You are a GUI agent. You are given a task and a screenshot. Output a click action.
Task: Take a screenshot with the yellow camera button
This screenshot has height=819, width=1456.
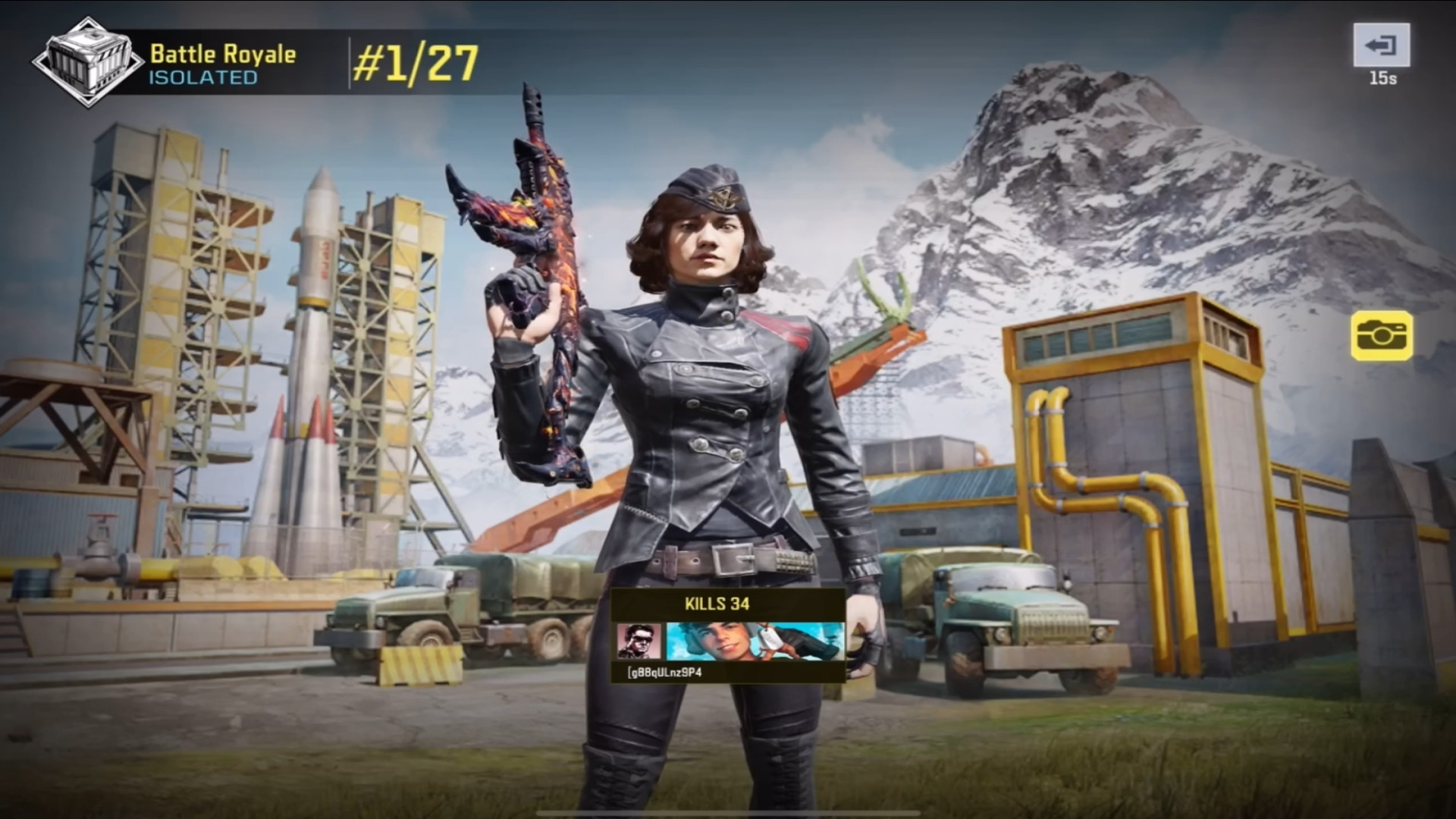pyautogui.click(x=1381, y=334)
